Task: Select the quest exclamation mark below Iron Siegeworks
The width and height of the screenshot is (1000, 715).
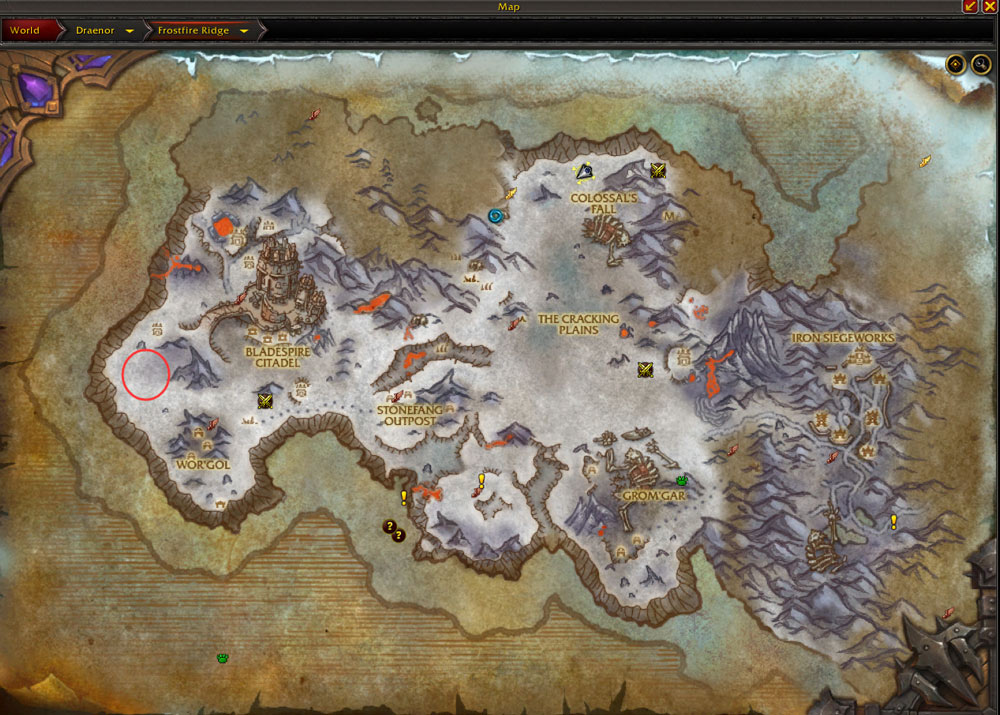Action: click(x=894, y=521)
